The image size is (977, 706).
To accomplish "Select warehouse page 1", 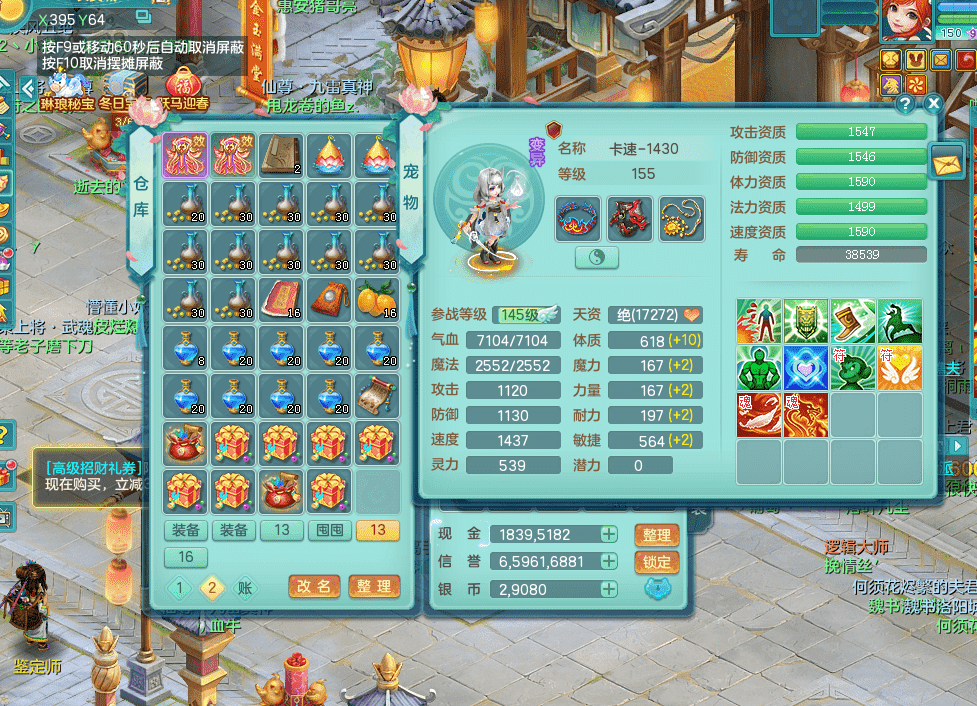I will (180, 587).
